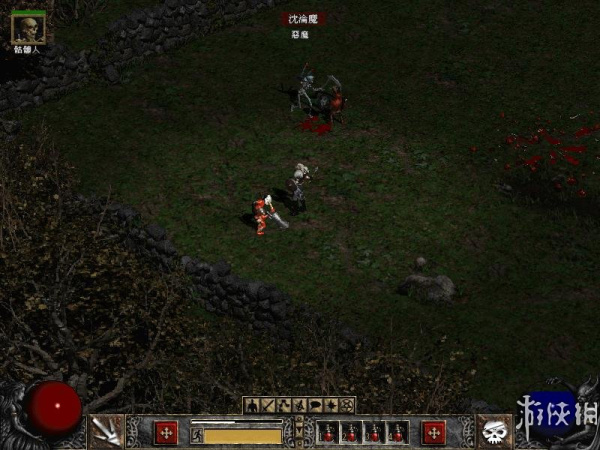Open the left-click attack skill selector
Screen dimensions: 600x450
click(104, 431)
